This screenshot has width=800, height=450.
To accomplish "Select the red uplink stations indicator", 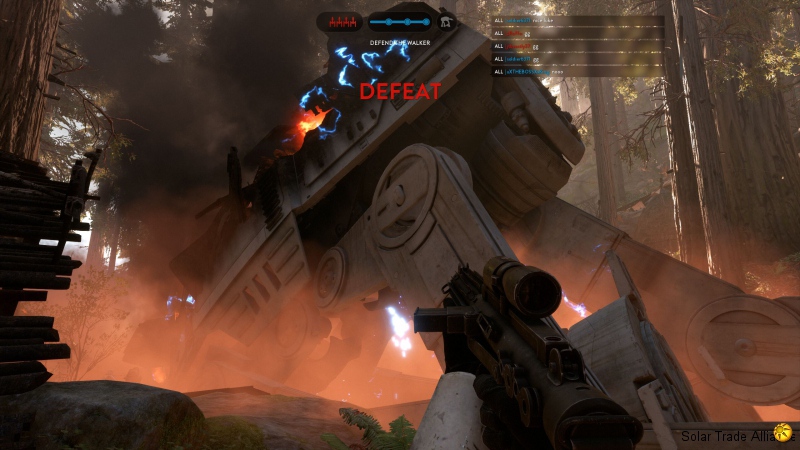I will (x=342, y=21).
